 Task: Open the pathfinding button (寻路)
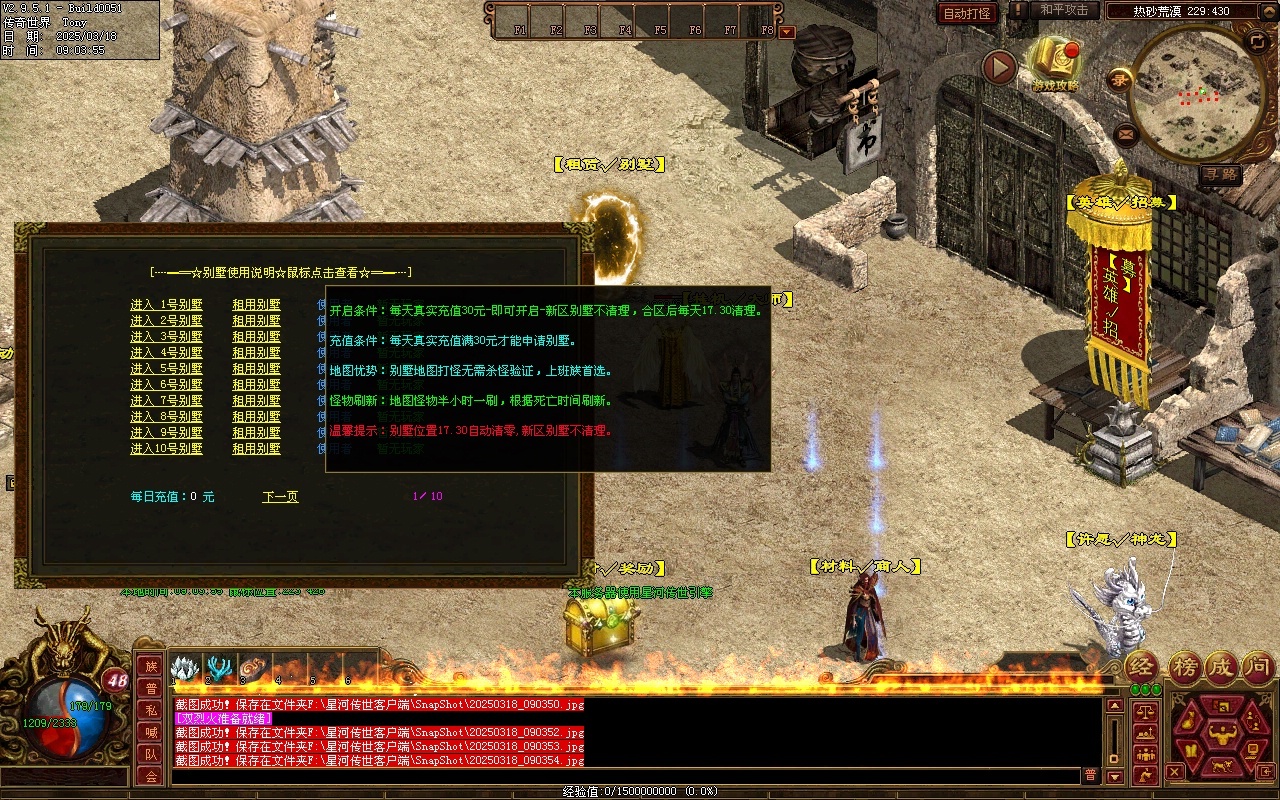click(1220, 174)
